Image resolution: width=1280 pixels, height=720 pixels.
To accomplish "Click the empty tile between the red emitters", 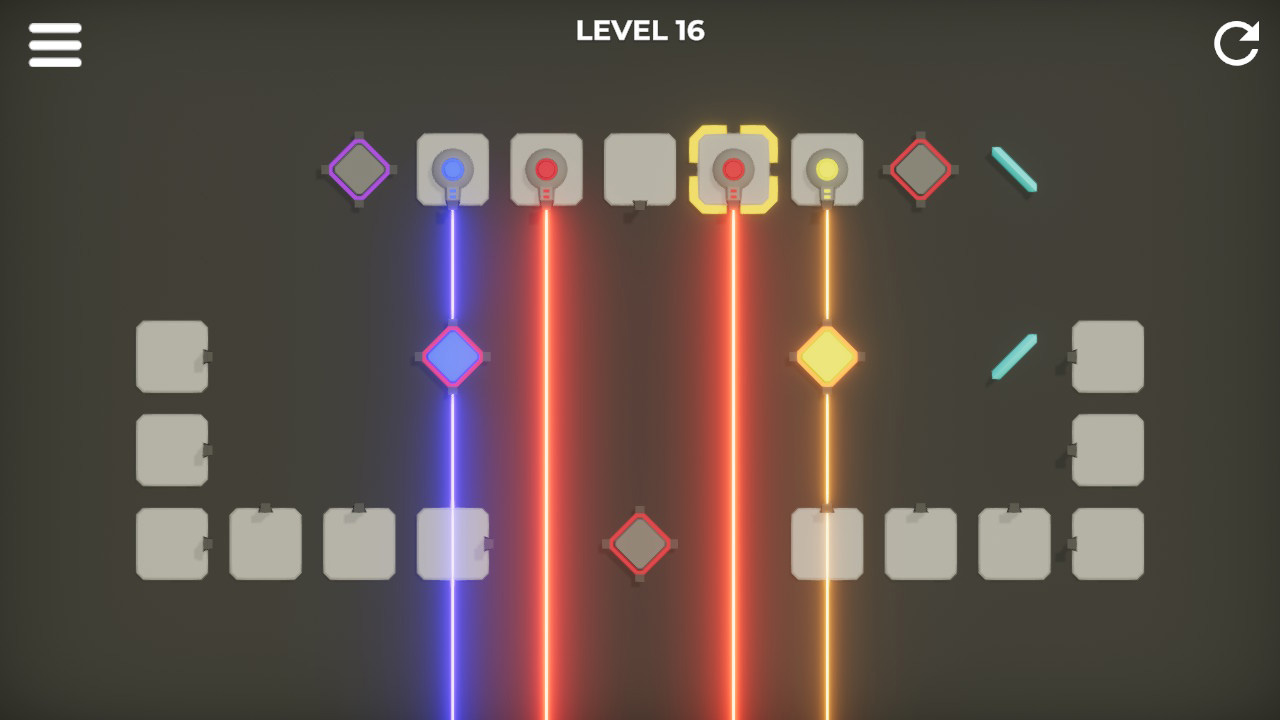I will pyautogui.click(x=640, y=168).
